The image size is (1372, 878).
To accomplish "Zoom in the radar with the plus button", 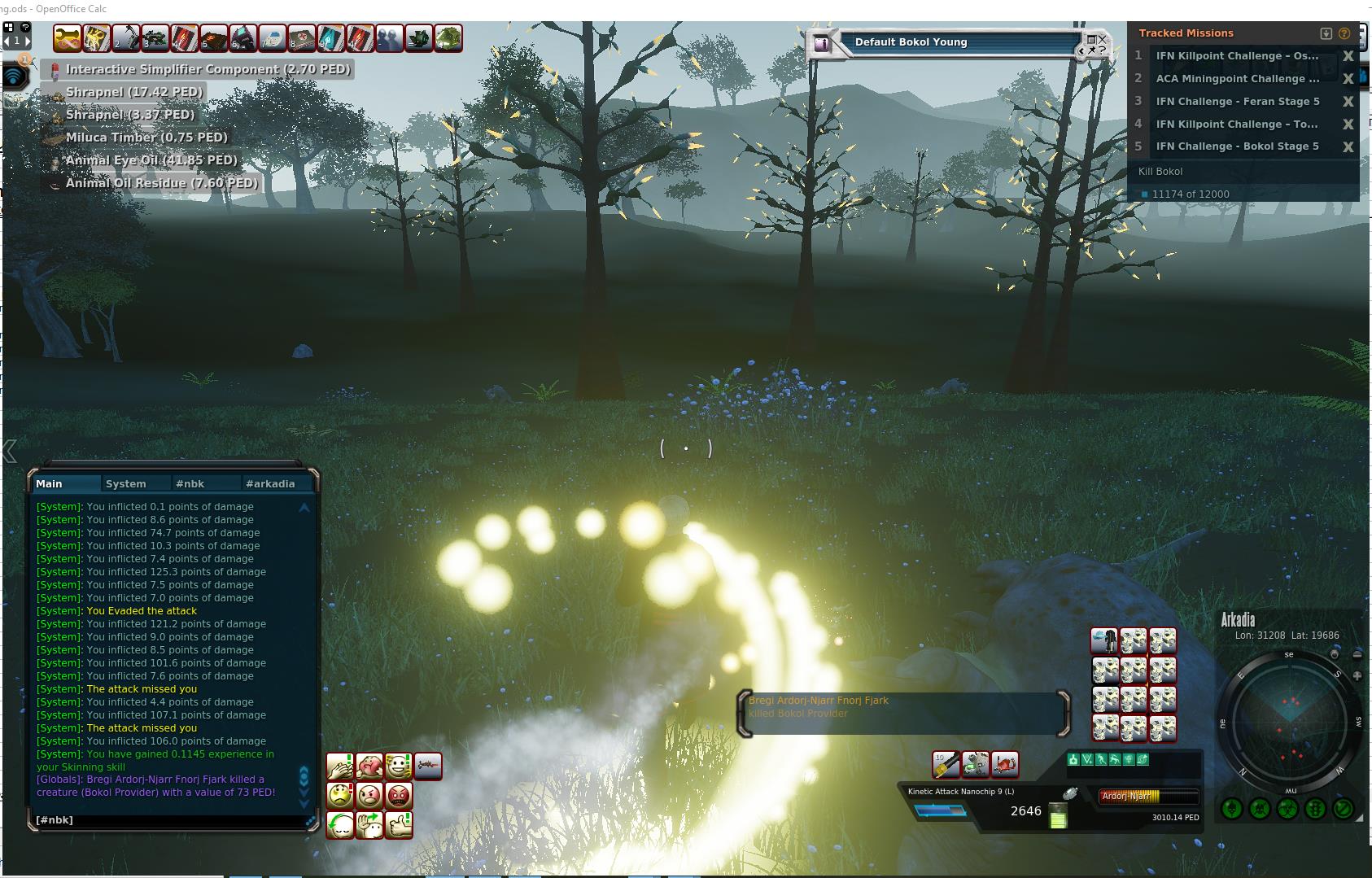I will point(1357,675).
